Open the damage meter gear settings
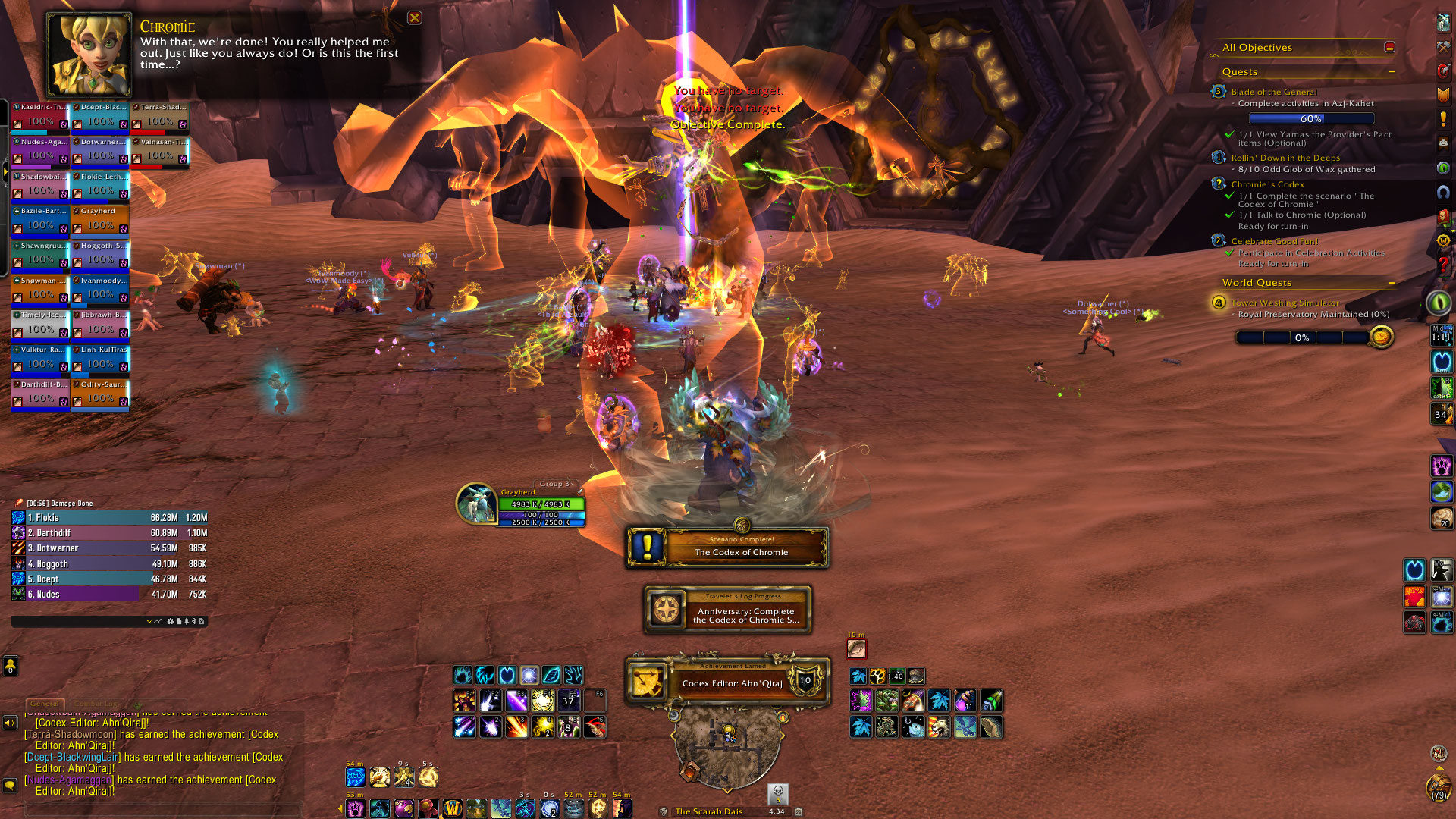 click(x=170, y=621)
